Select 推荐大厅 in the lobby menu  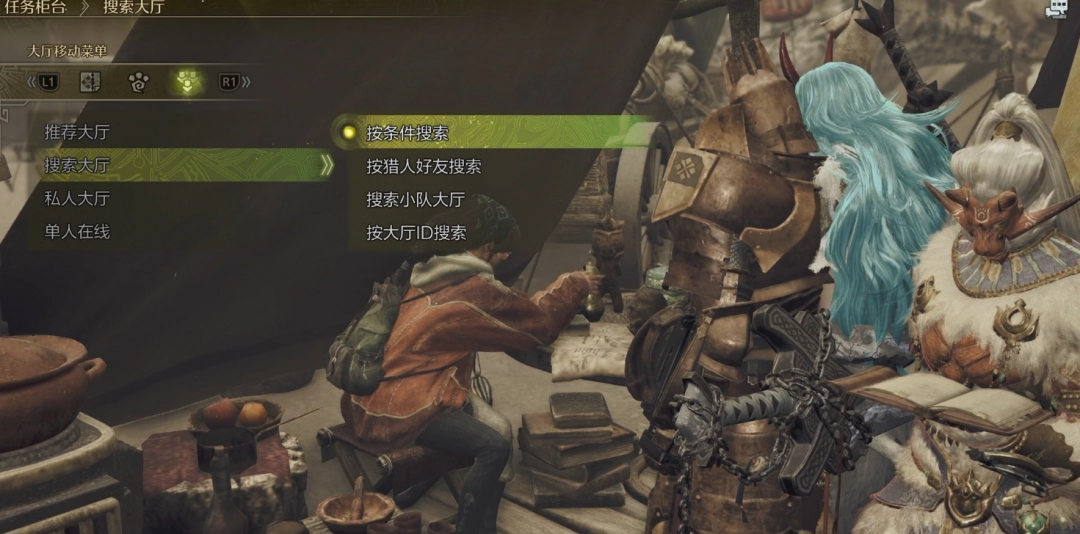(77, 131)
